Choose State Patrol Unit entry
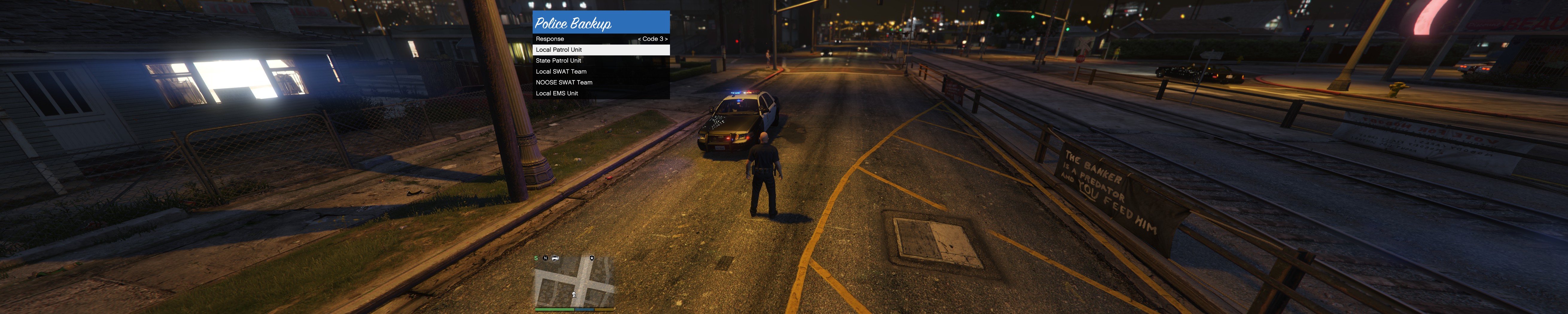Image resolution: width=1568 pixels, height=314 pixels. point(600,61)
